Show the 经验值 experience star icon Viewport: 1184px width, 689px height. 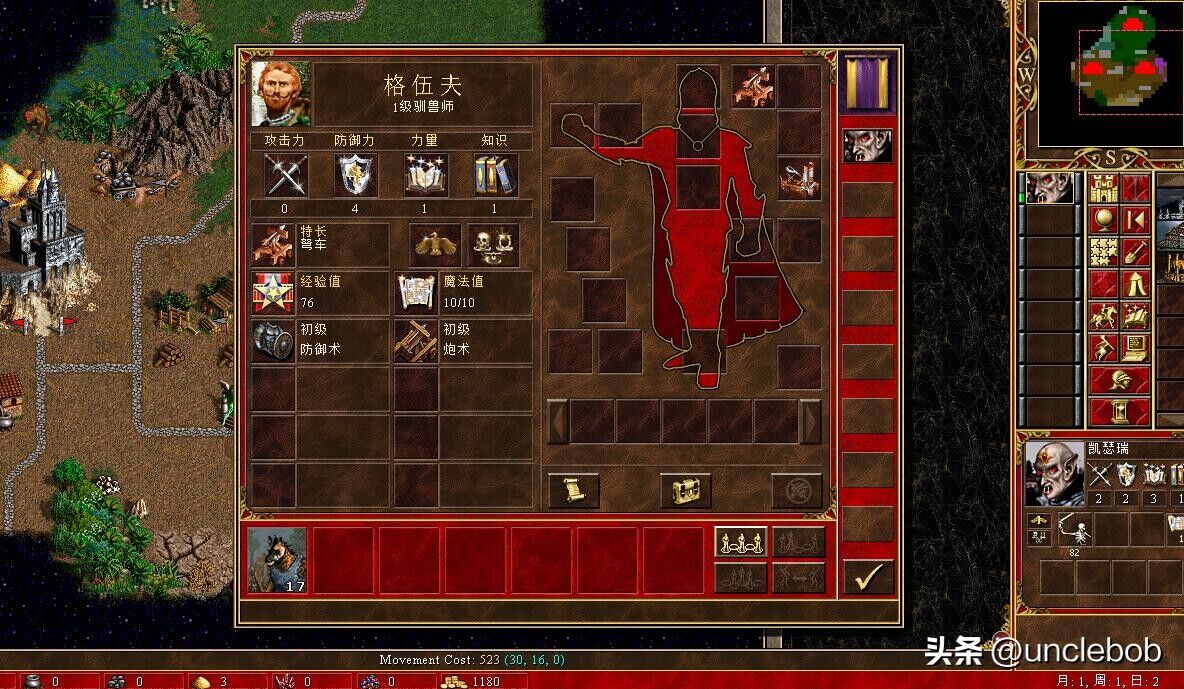272,292
